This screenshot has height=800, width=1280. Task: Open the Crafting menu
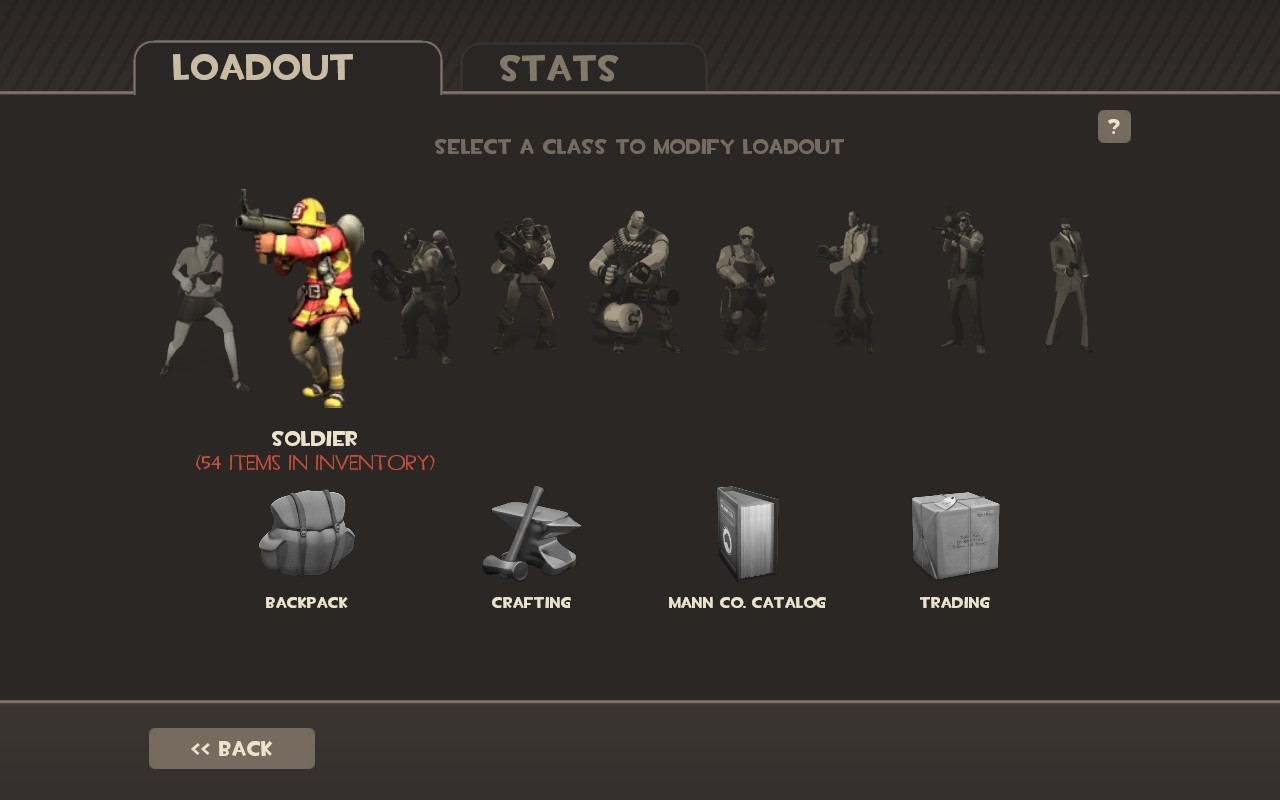[x=531, y=535]
